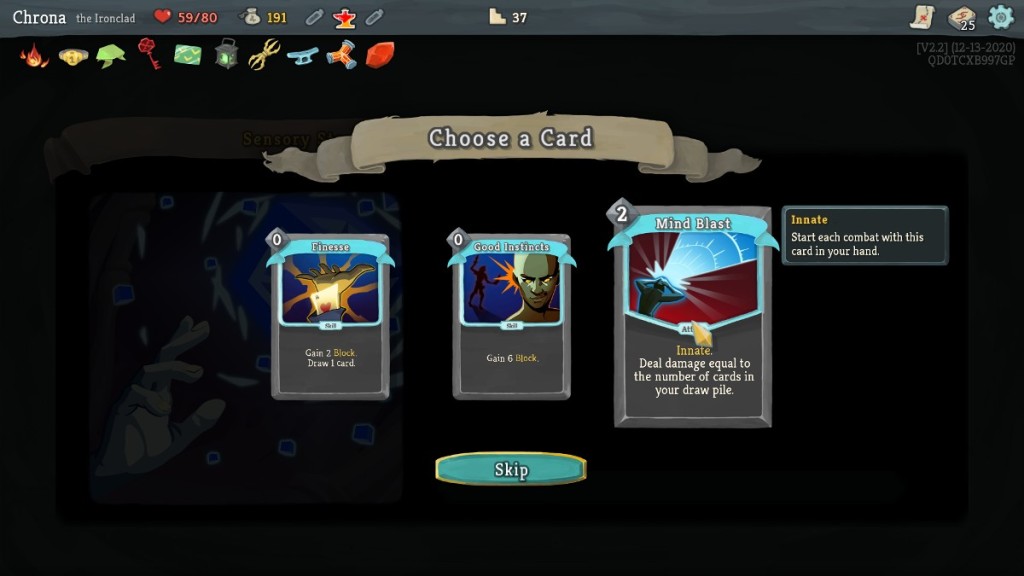Choose the Finesse card
The height and width of the screenshot is (576, 1024).
point(330,316)
